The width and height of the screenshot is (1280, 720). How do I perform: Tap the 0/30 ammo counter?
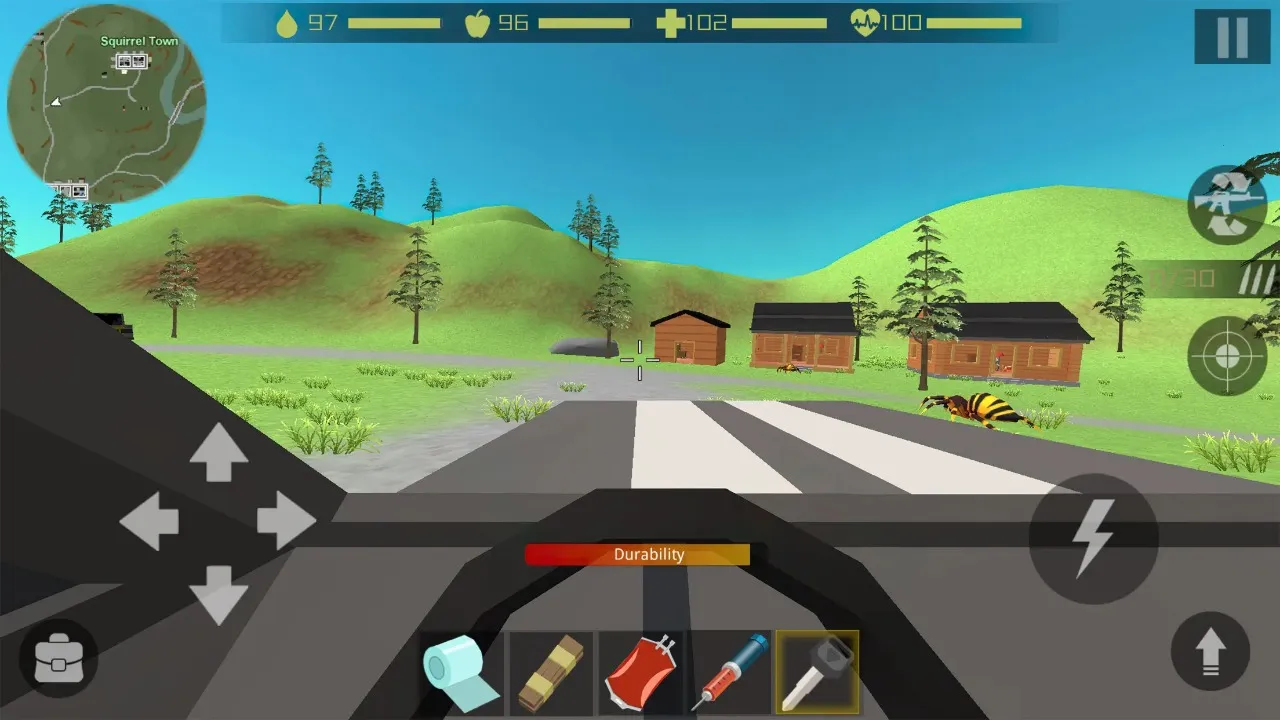click(x=1185, y=279)
